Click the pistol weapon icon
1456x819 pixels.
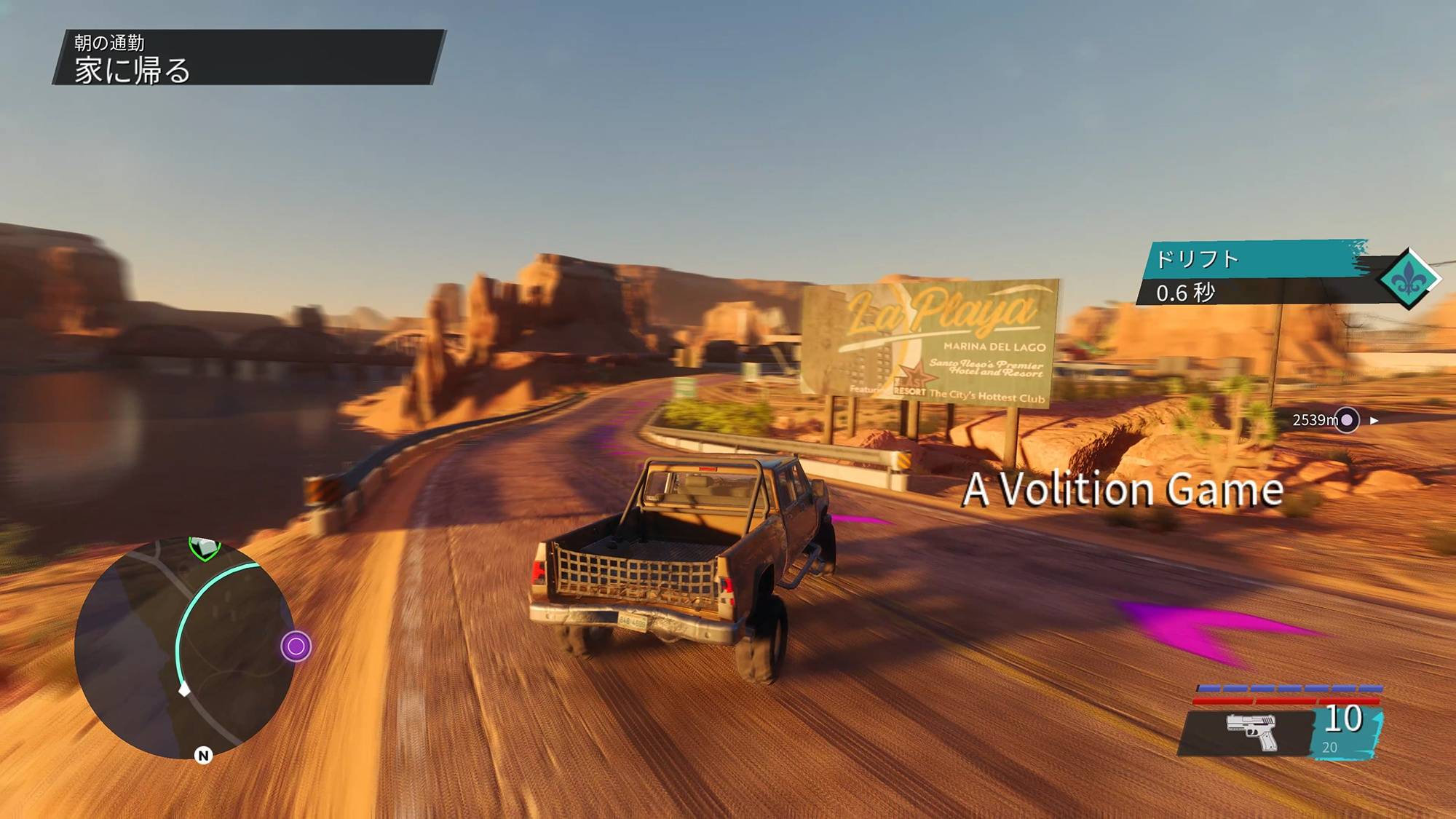1251,731
